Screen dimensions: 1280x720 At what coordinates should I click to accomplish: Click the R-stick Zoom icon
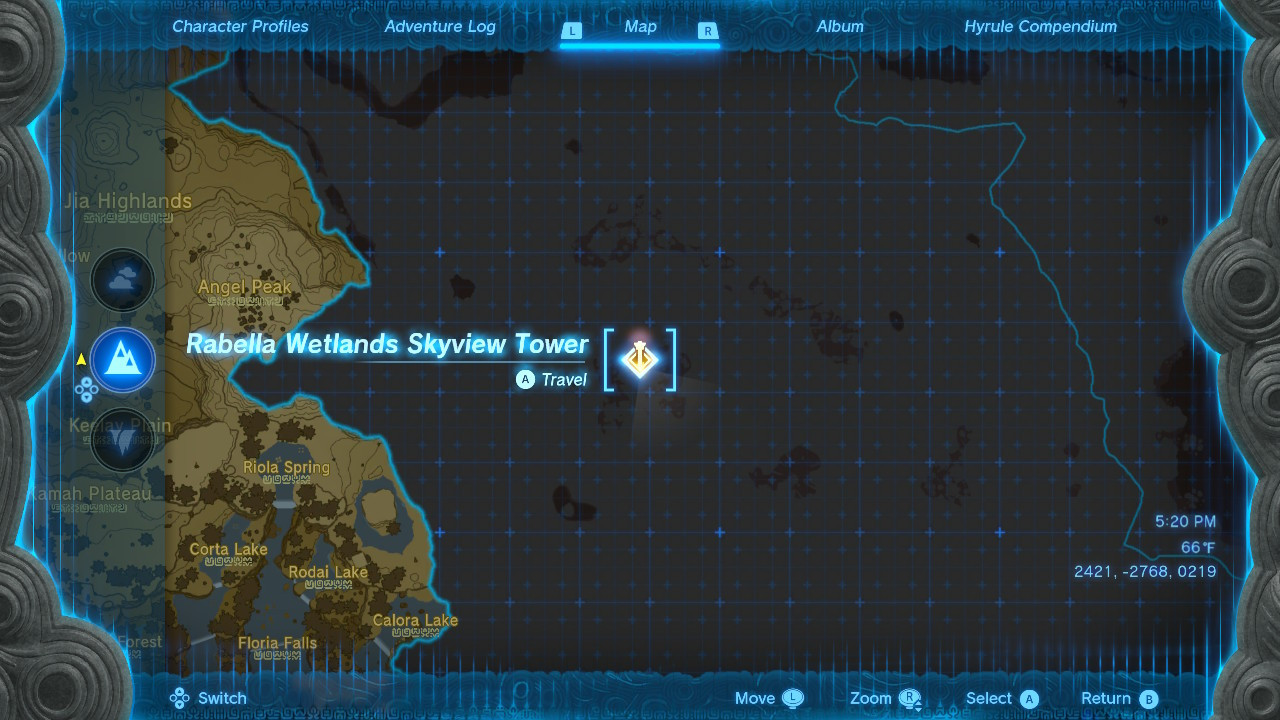pos(908,696)
